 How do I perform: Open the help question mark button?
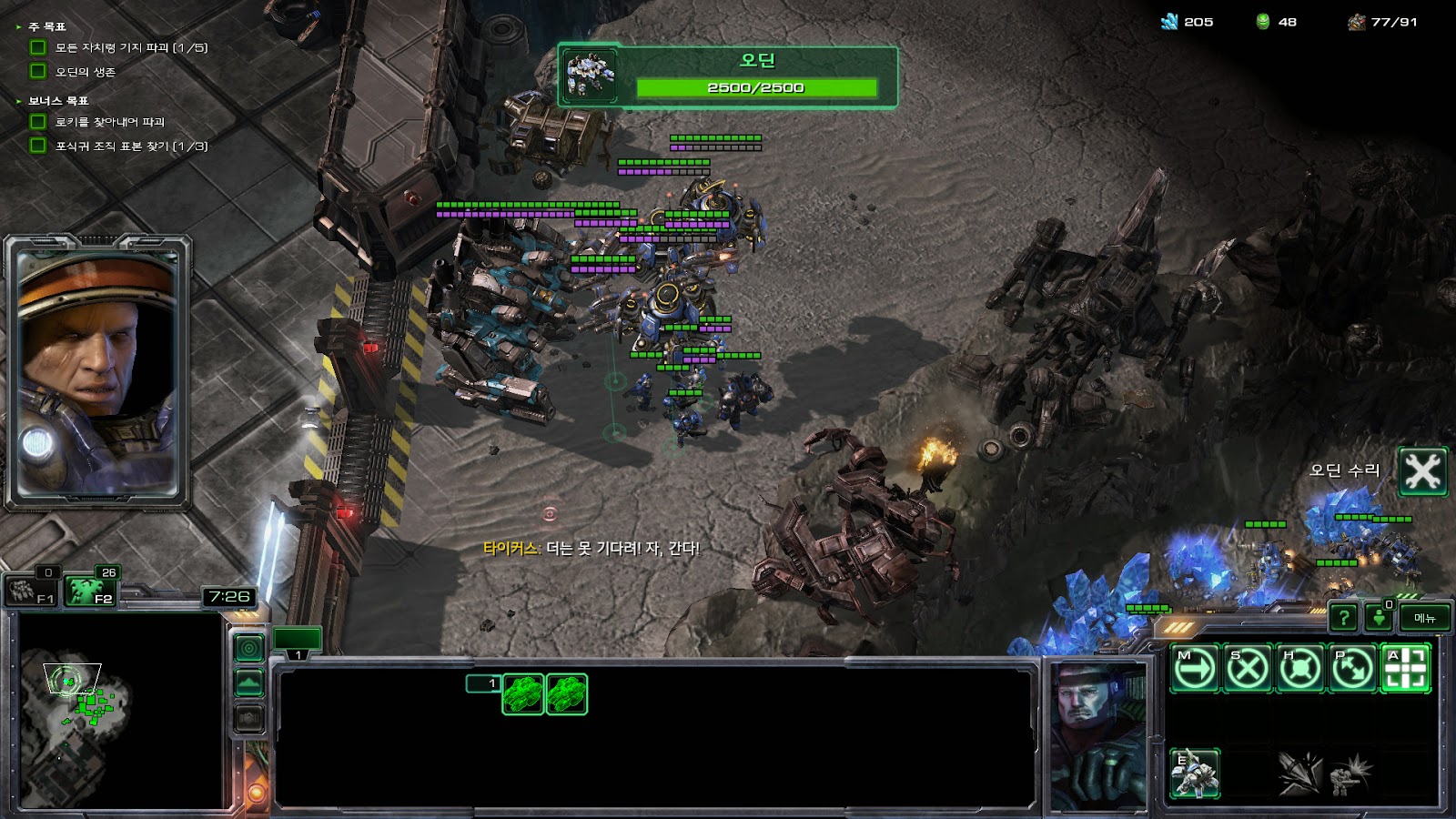[1343, 618]
